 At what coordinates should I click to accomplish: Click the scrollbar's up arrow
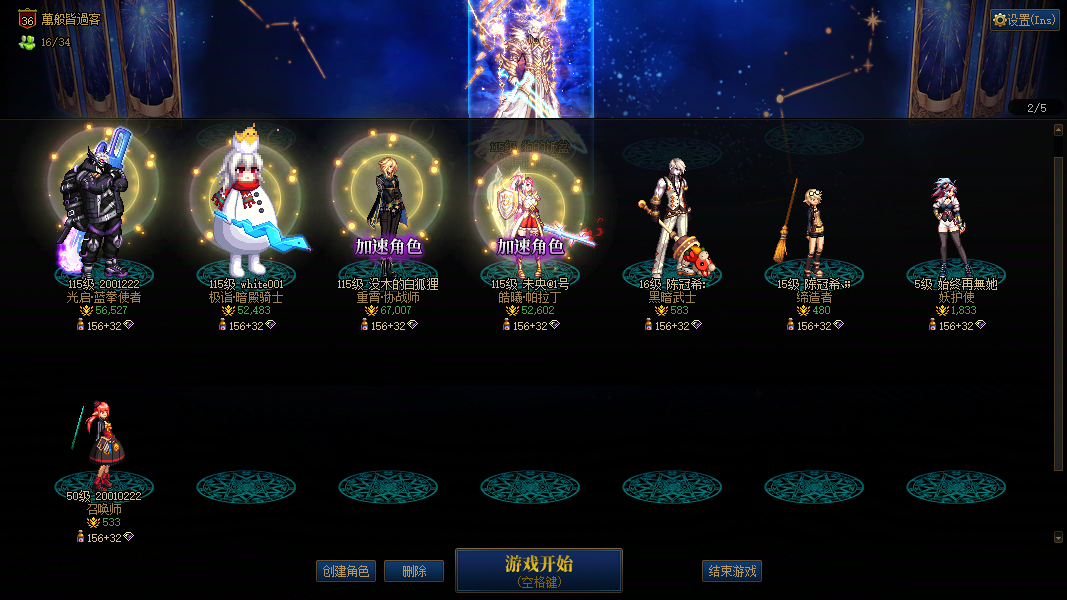(x=1058, y=130)
